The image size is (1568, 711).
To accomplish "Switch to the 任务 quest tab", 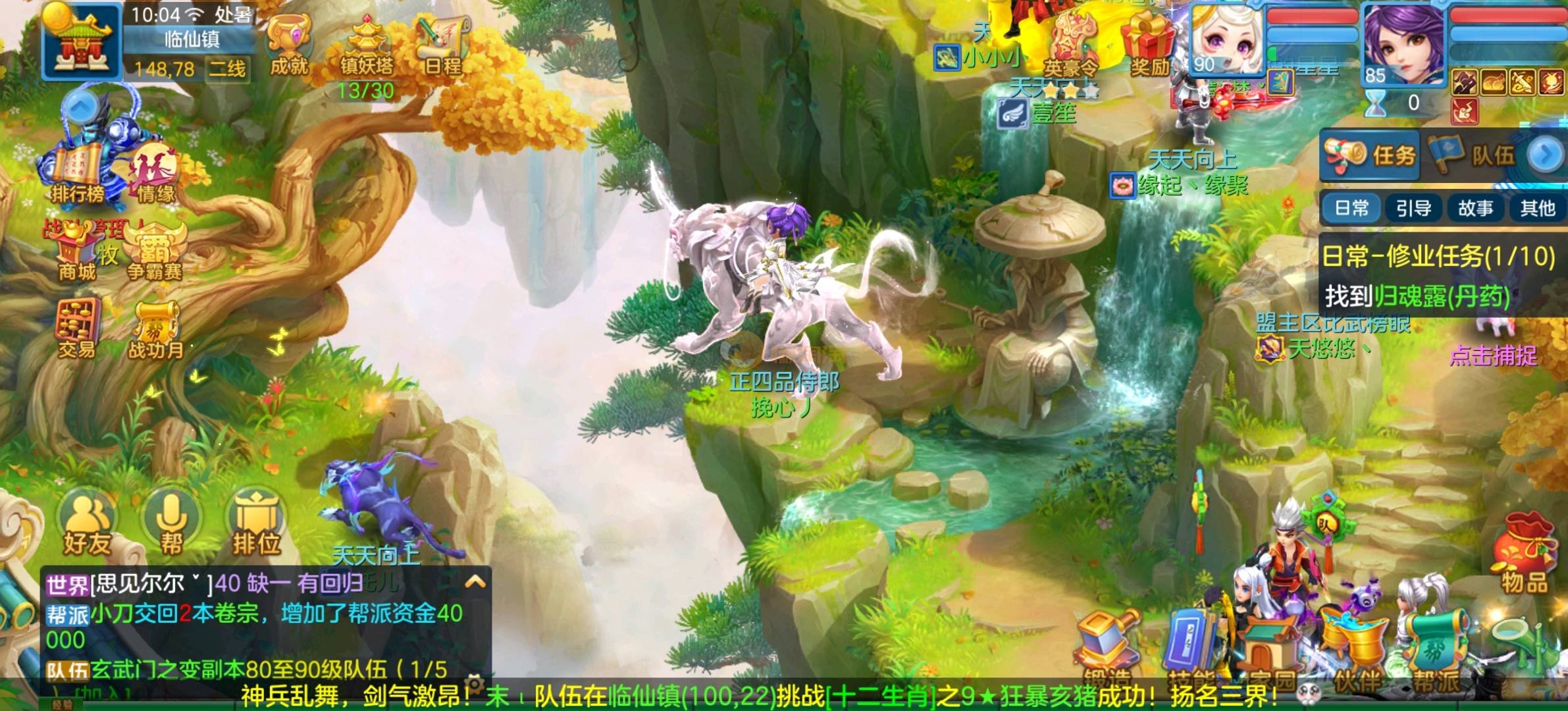I will tap(1371, 155).
